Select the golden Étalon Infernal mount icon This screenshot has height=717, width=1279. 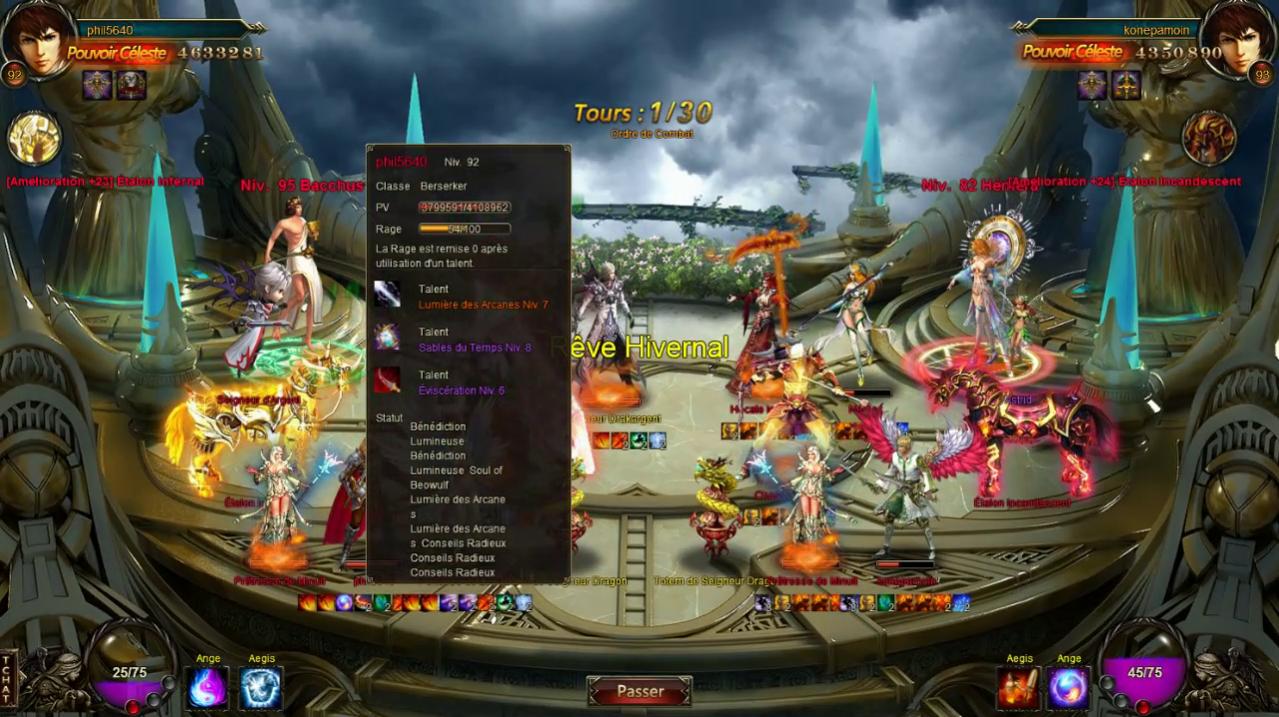34,138
